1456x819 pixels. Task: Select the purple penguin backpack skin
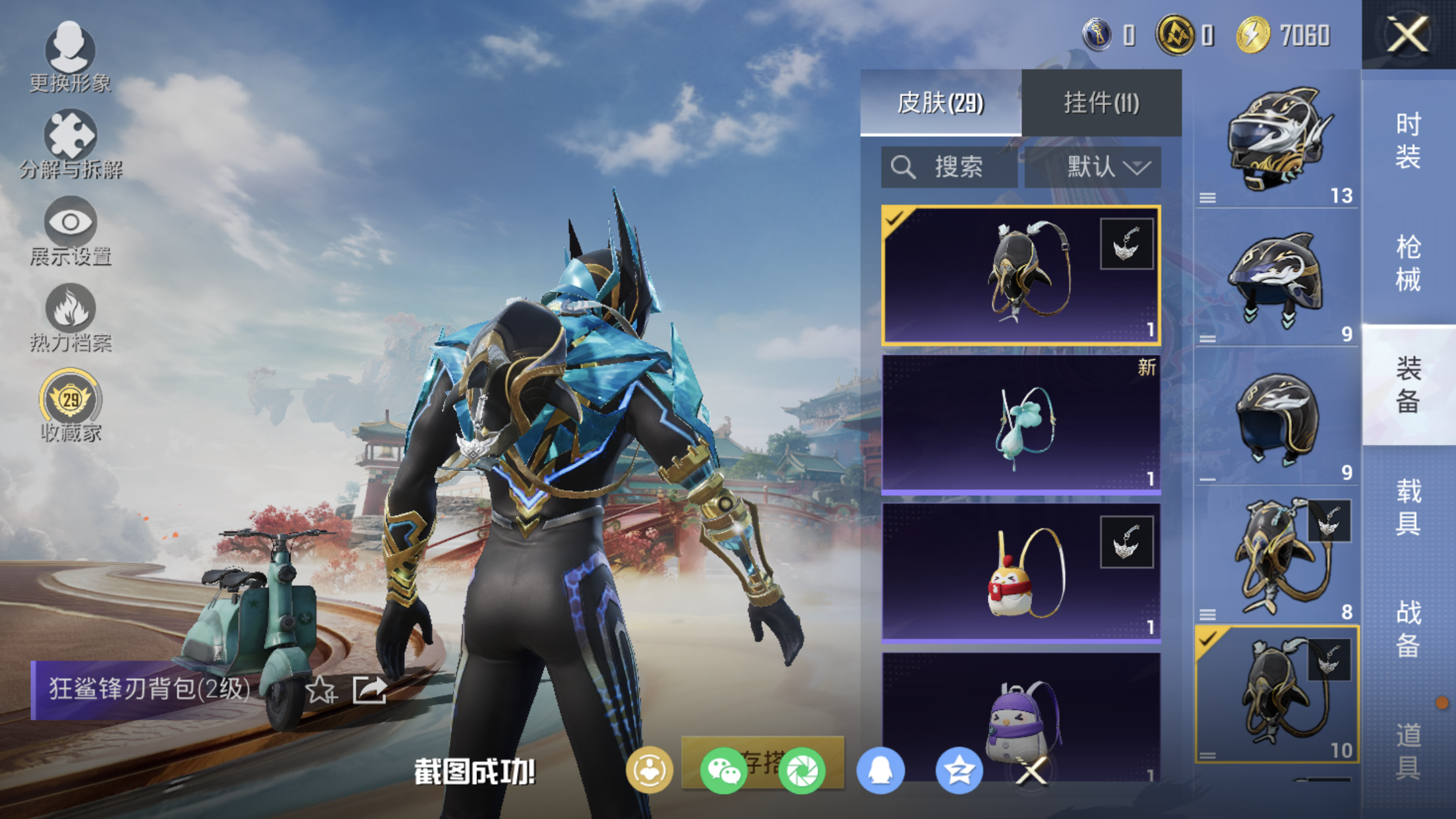[1021, 715]
